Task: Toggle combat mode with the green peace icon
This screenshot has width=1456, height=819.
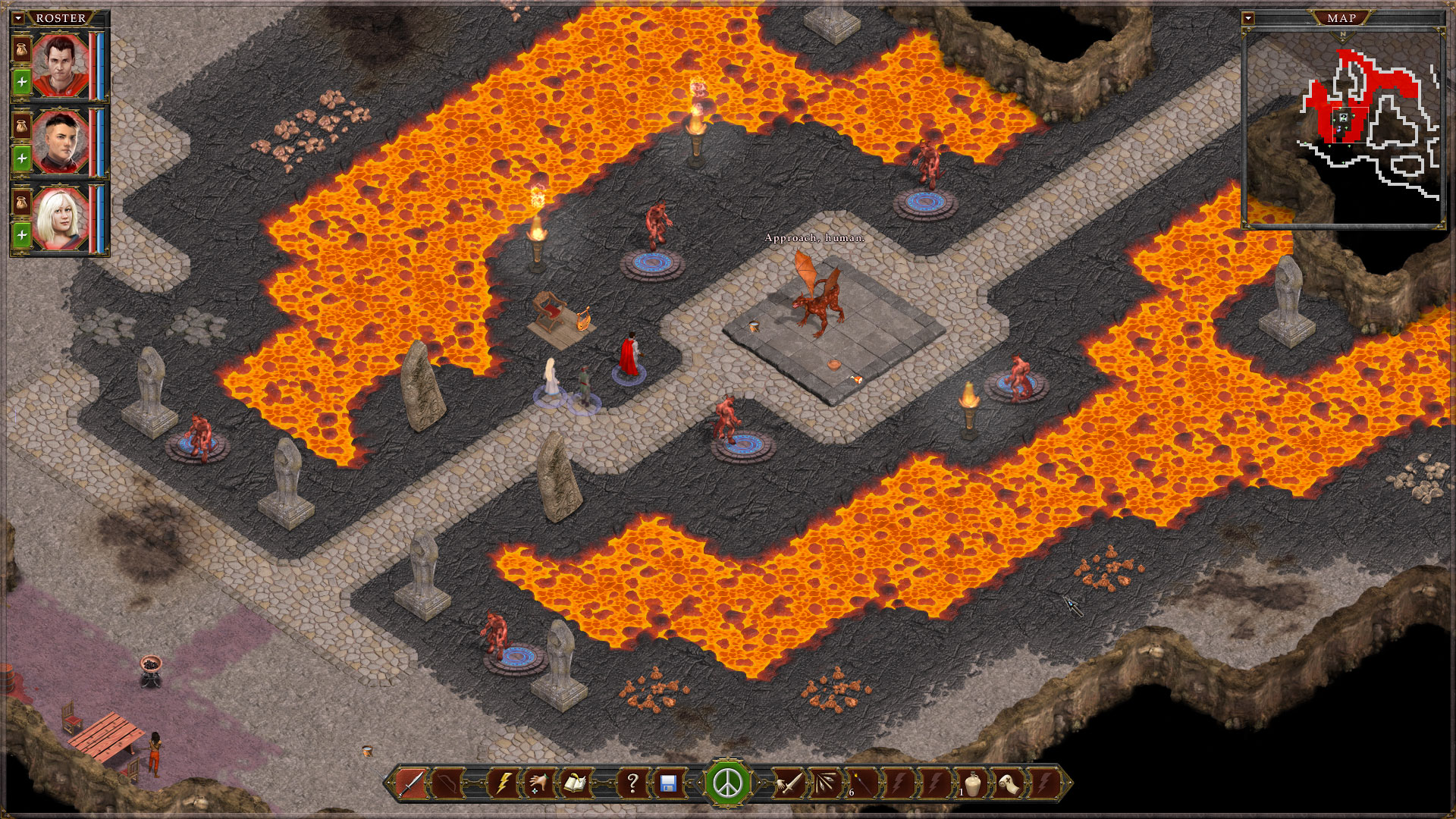Action: [x=728, y=783]
